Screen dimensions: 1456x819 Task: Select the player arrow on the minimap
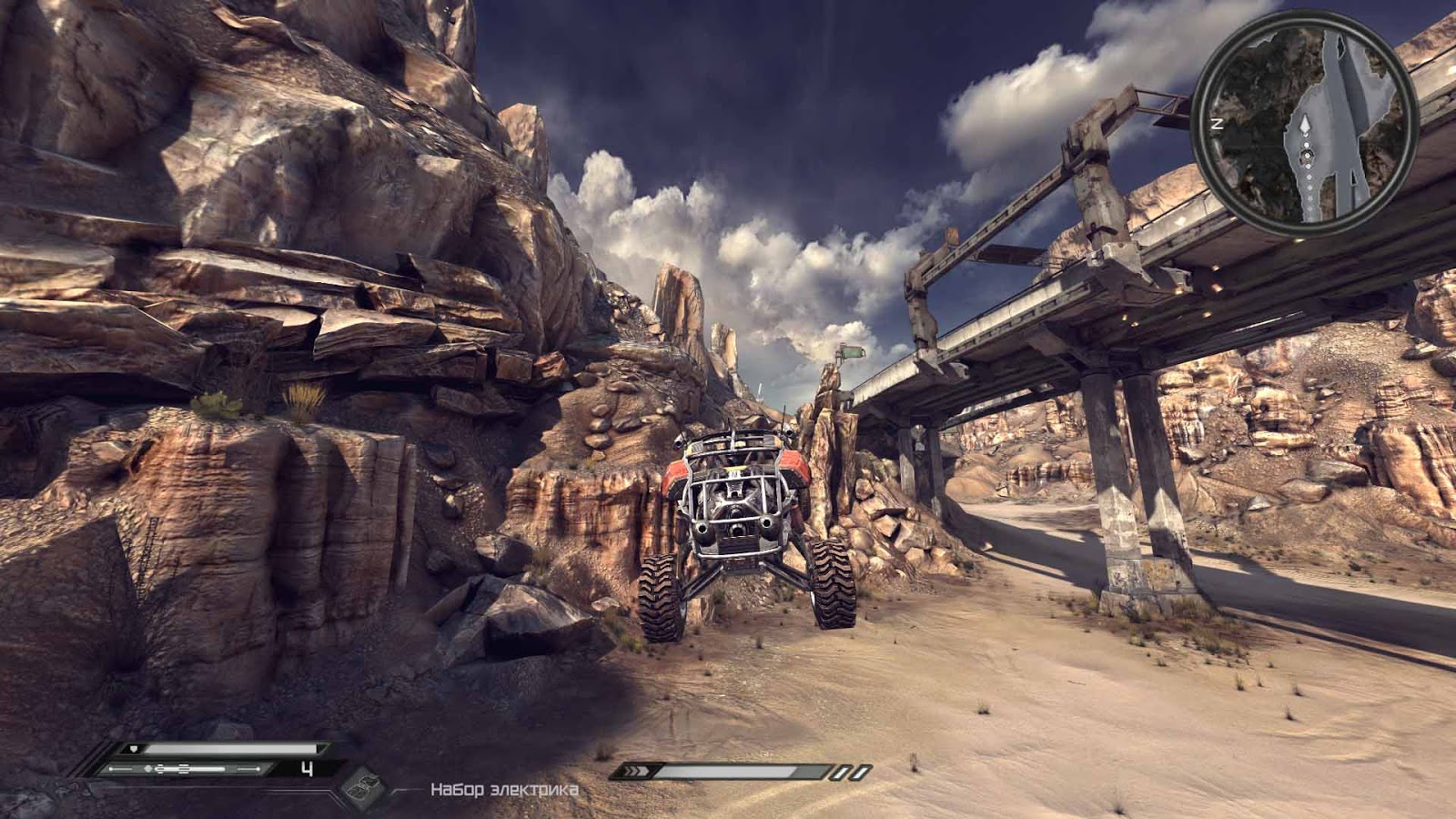(x=1304, y=126)
